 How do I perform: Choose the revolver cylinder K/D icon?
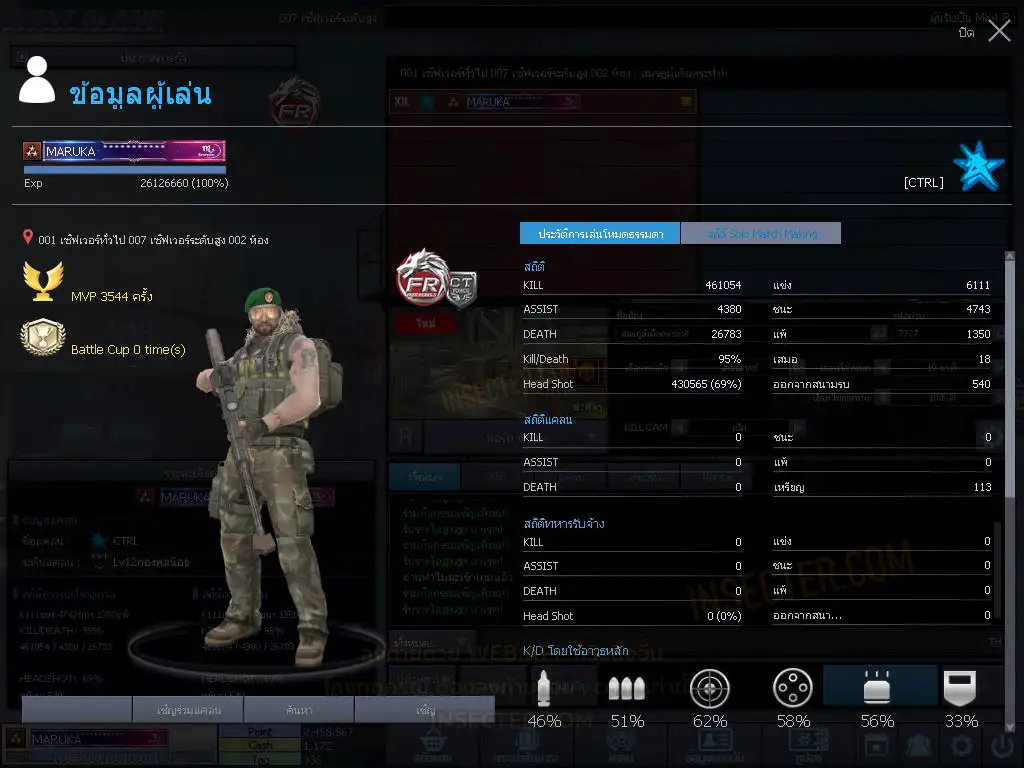793,689
